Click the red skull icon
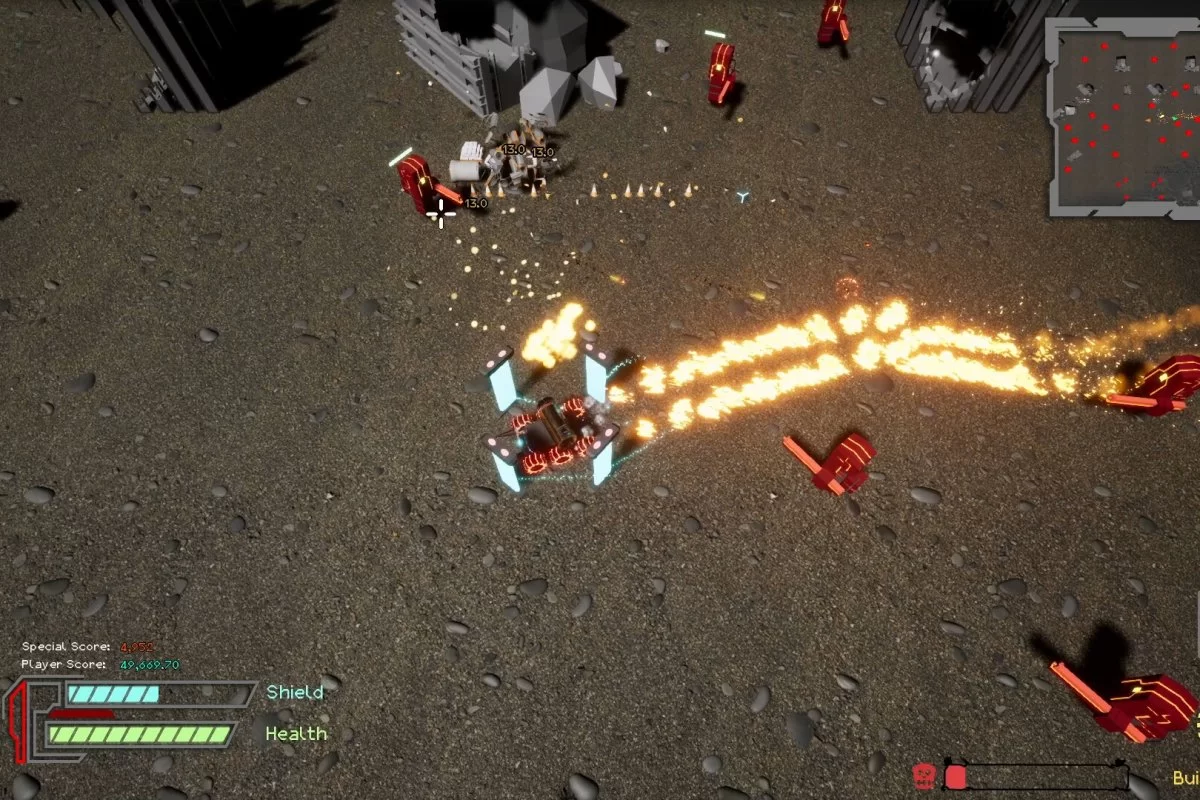Screen dimensions: 1200x800 [x=925, y=776]
